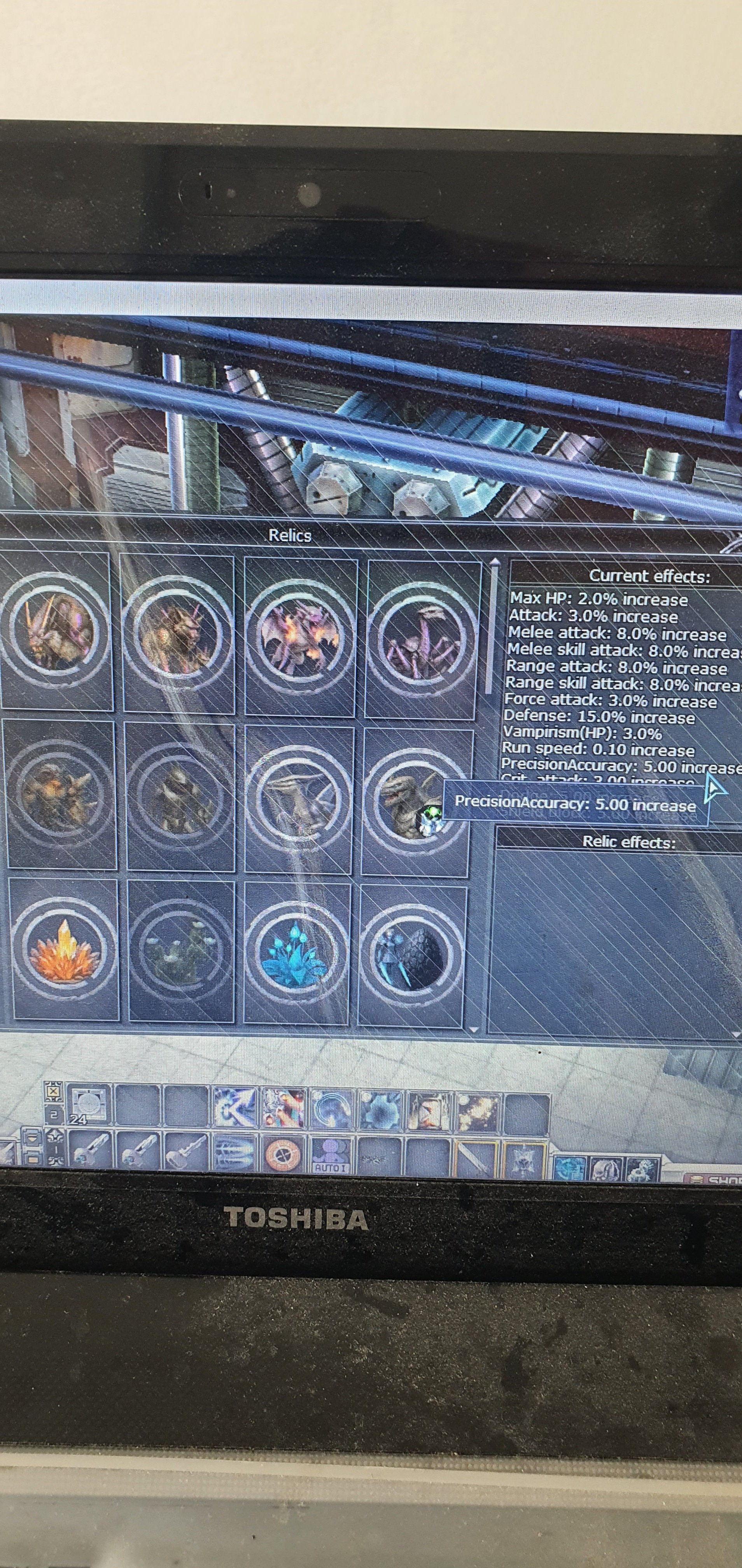This screenshot has height=1568, width=742.
Task: Activate the AUTO I hotbar slot
Action: coord(331,1155)
